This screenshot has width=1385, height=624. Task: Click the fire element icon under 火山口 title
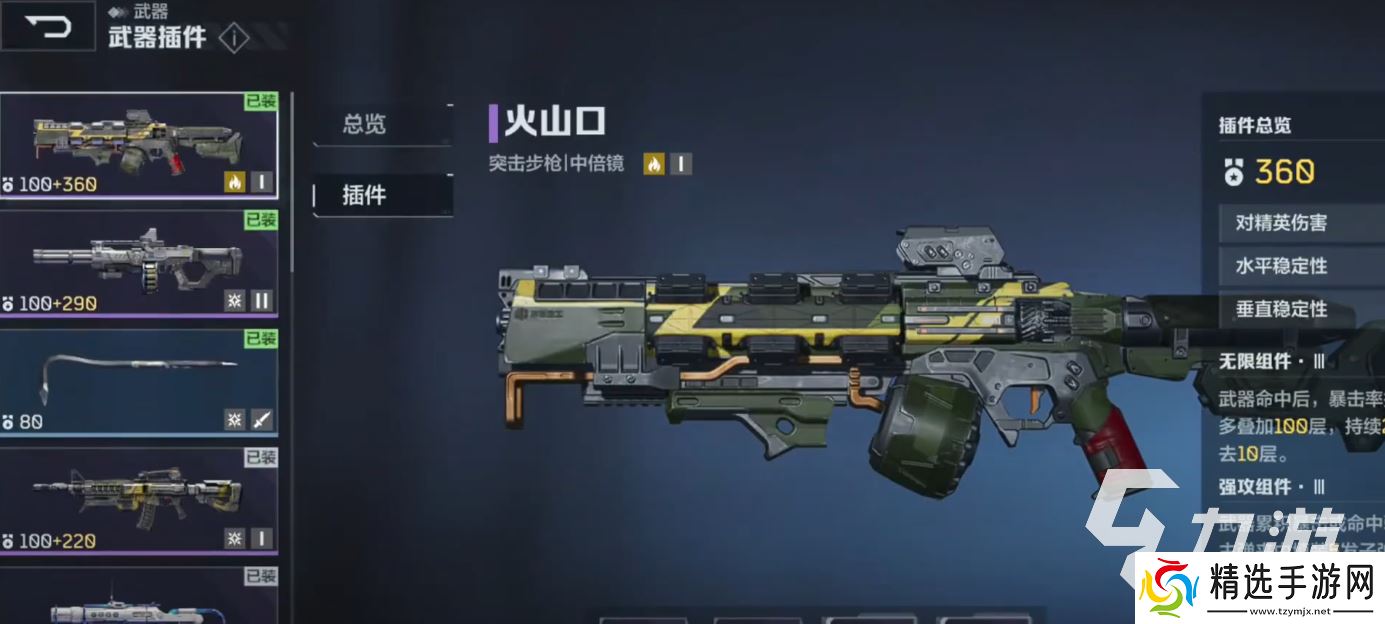[x=654, y=164]
